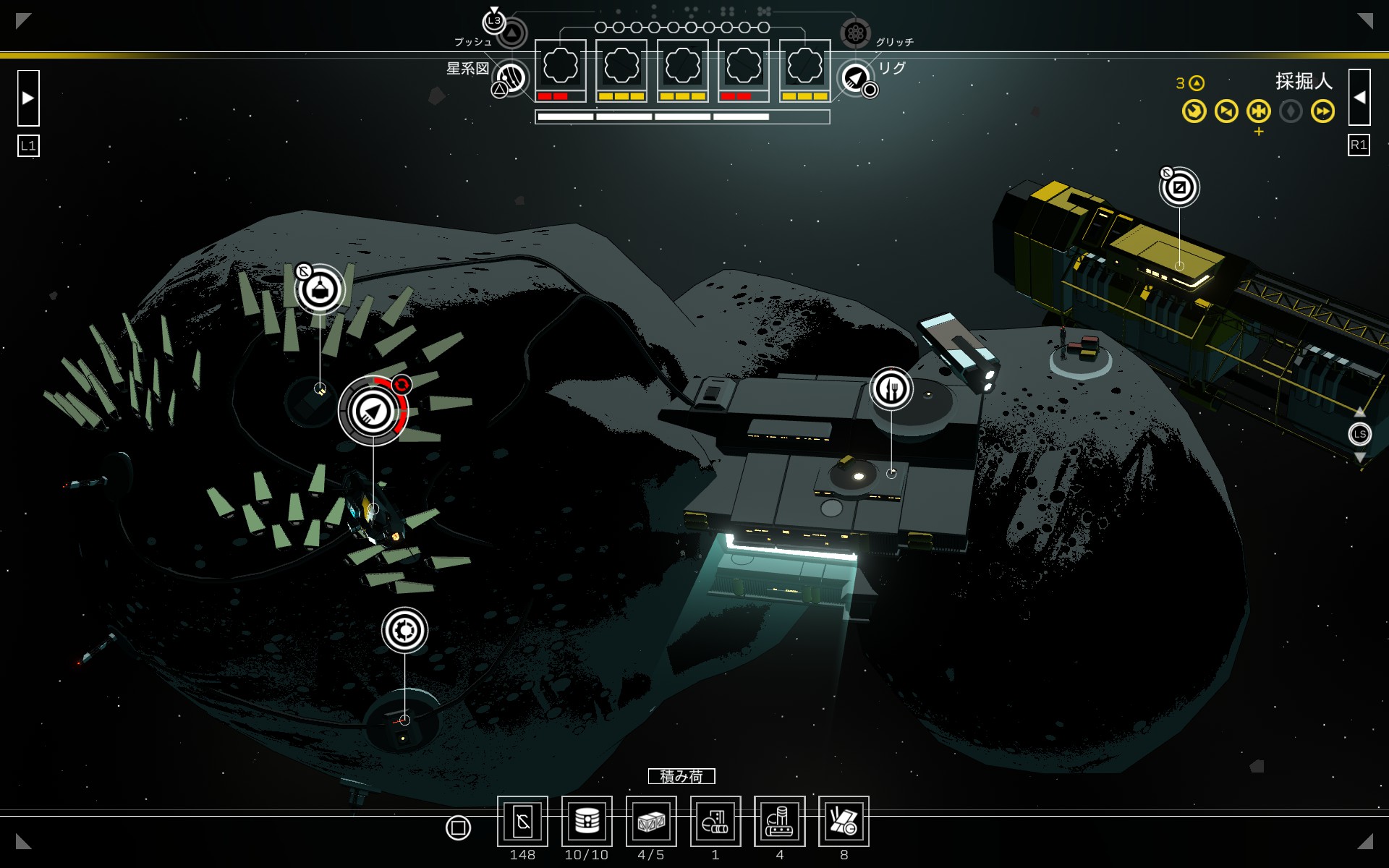Select the リグ ship icon in top bar

855,77
